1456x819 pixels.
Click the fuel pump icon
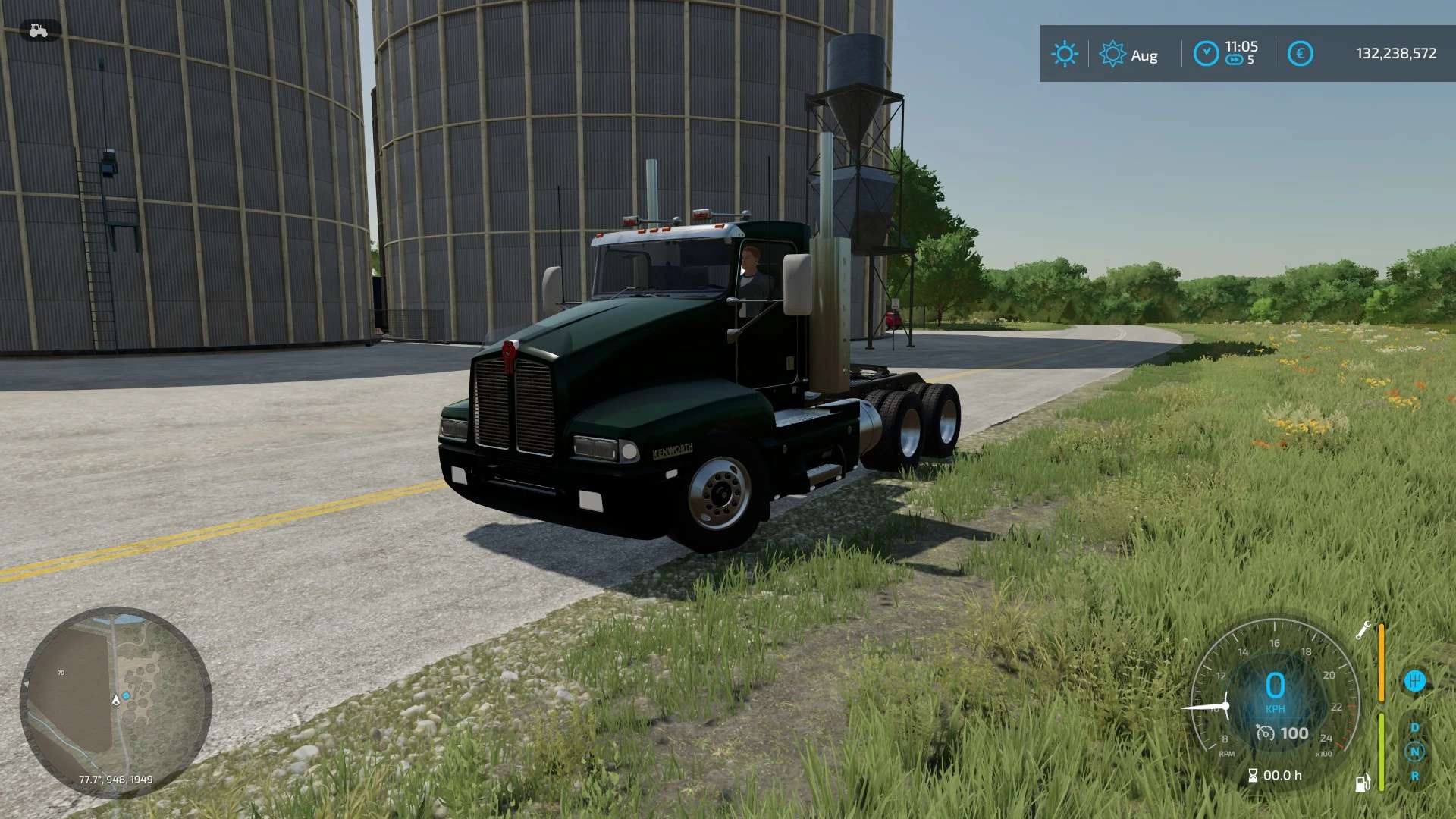tap(1363, 783)
